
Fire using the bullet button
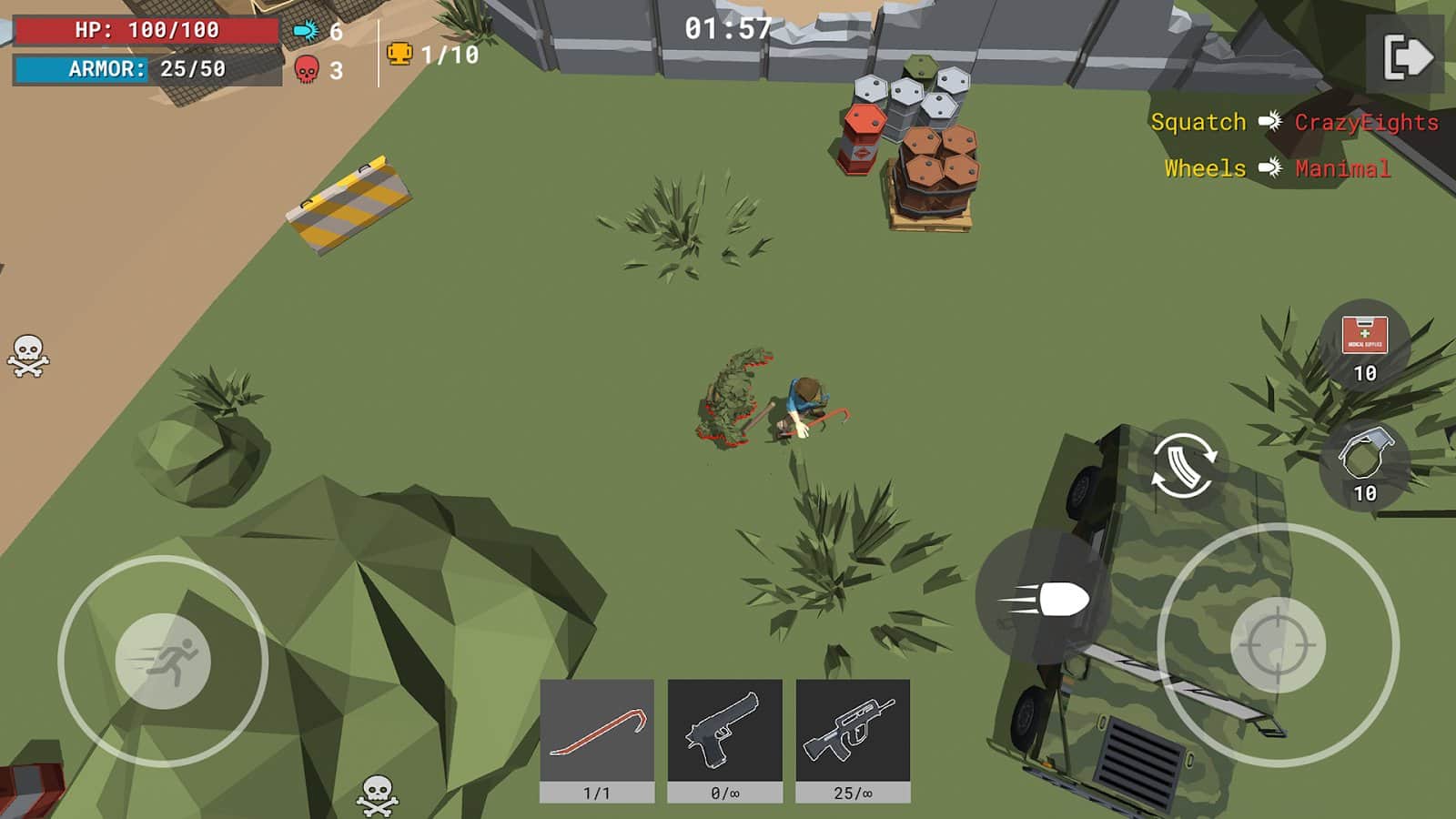pos(1044,599)
